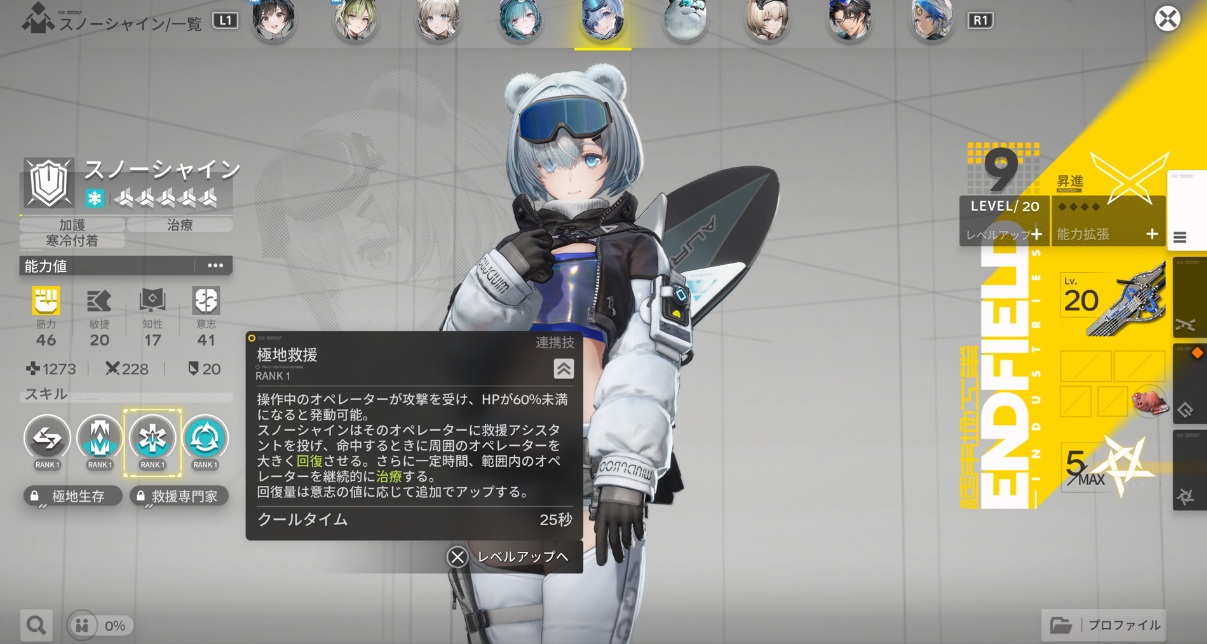This screenshot has width=1207, height=644.
Task: Open the プロファイル profile folder
Action: point(1105,625)
